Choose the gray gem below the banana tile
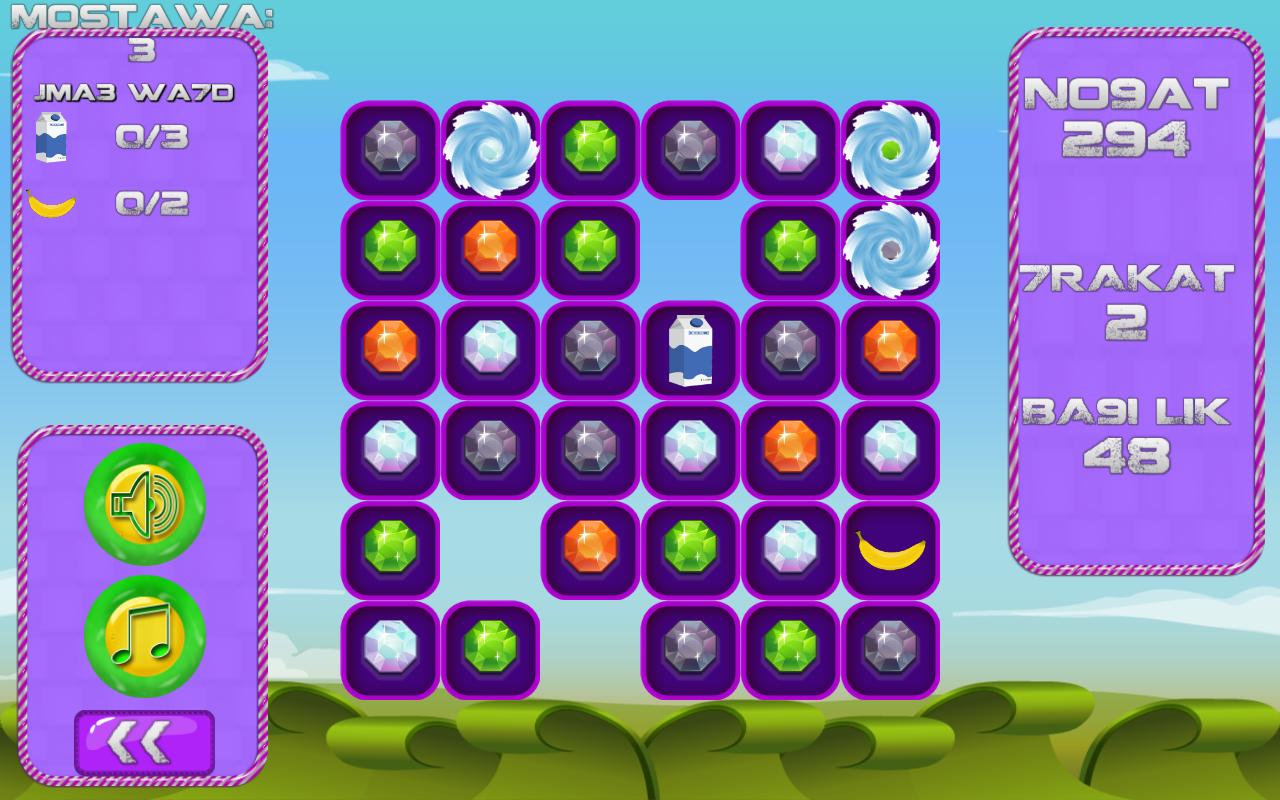1280x800 pixels. click(890, 650)
